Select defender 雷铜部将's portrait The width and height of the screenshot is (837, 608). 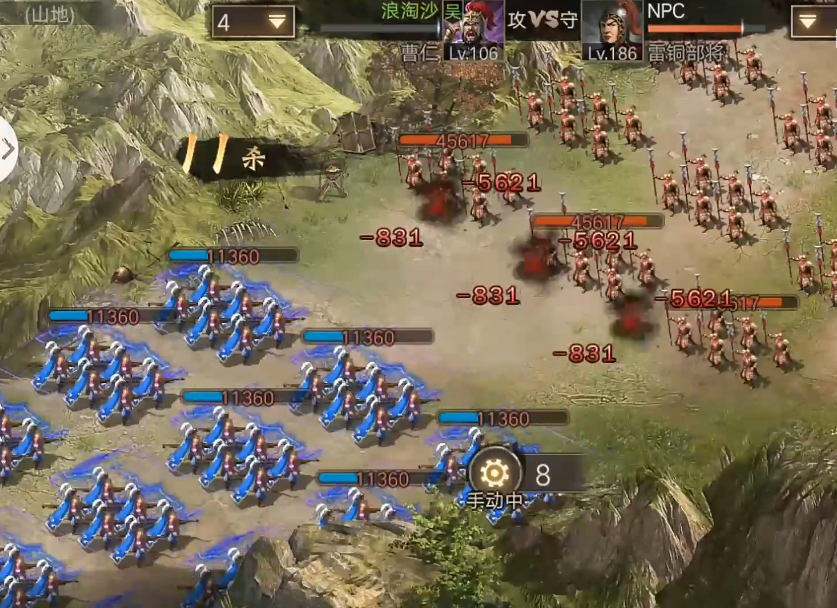(612, 28)
